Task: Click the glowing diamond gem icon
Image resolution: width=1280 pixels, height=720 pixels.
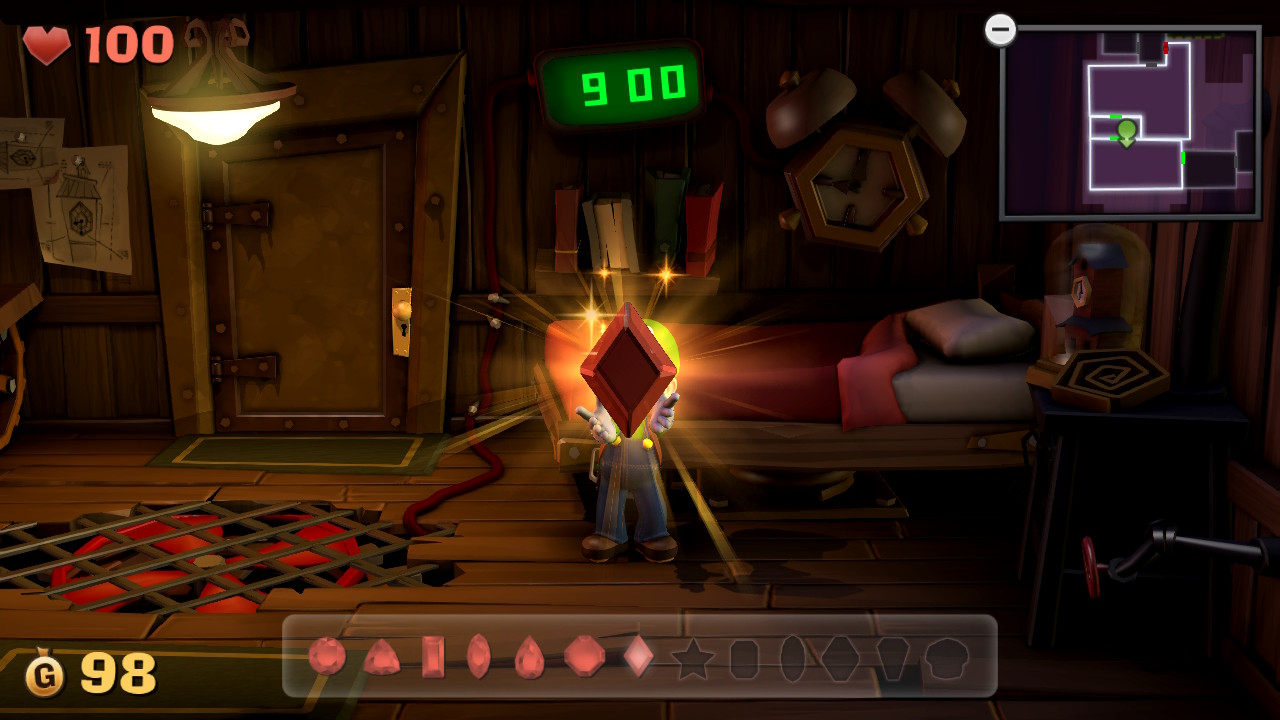Action: click(x=636, y=658)
